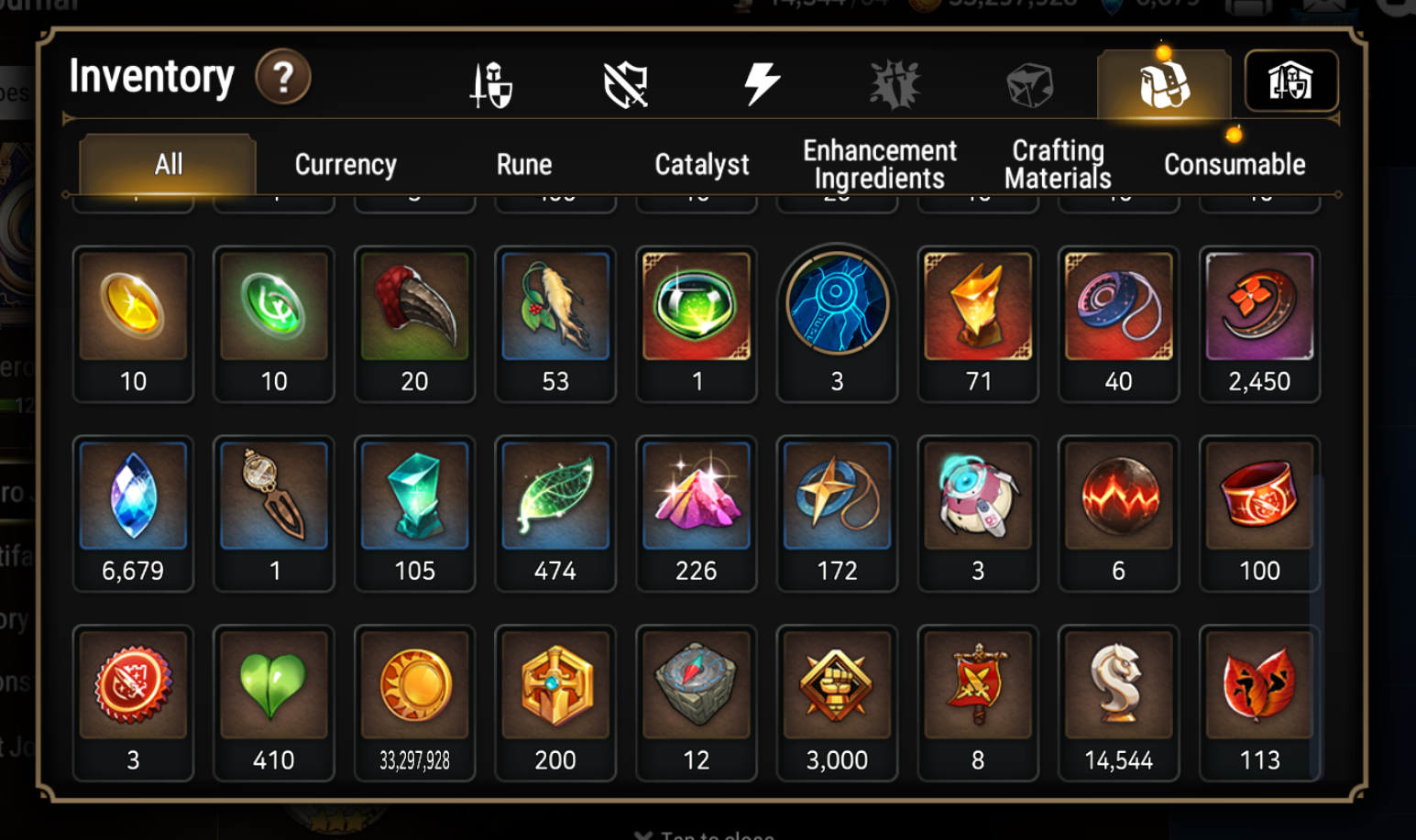Open the pink crystal mountain item with 226
Image resolution: width=1416 pixels, height=840 pixels.
coord(697,496)
